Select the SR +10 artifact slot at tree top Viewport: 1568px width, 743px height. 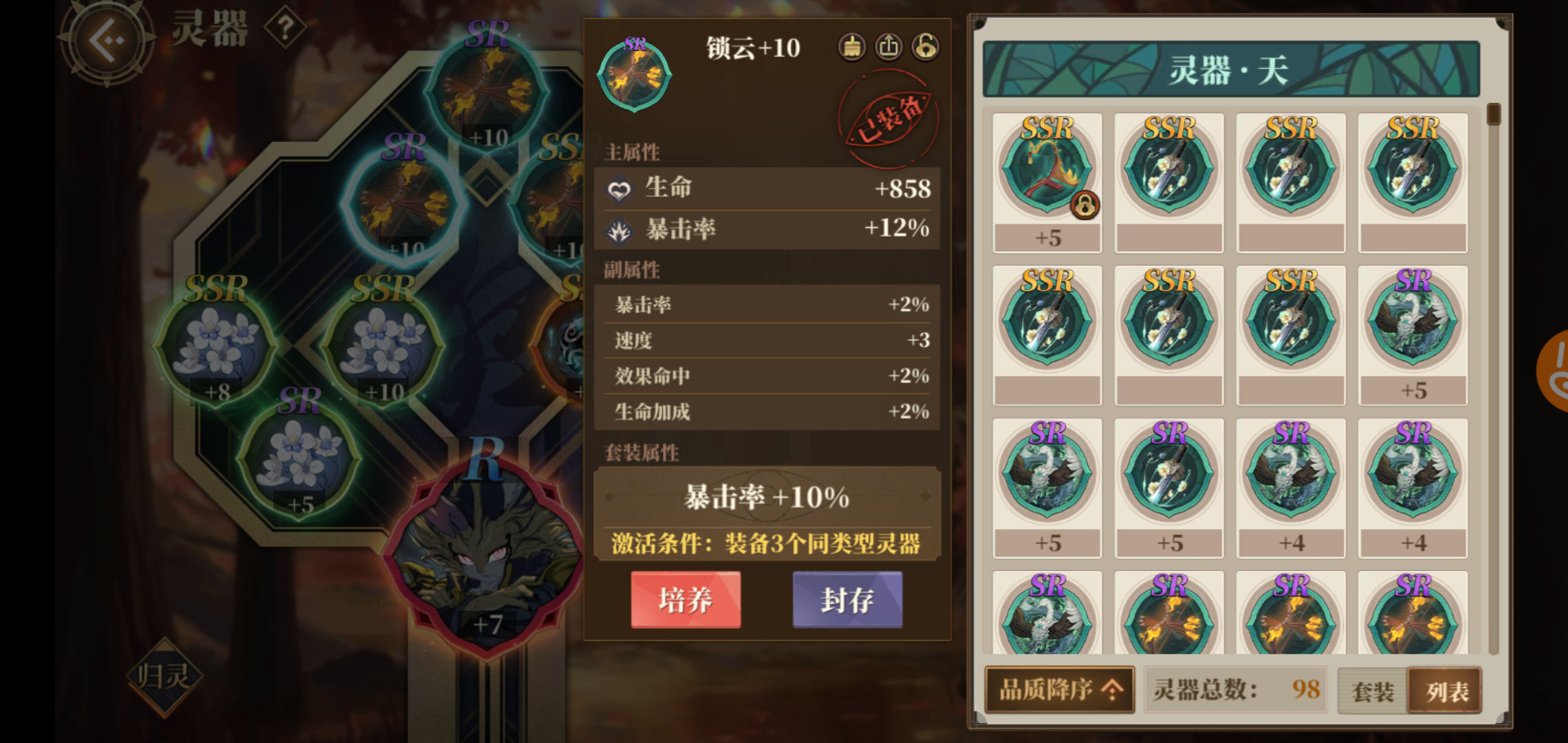[488, 89]
